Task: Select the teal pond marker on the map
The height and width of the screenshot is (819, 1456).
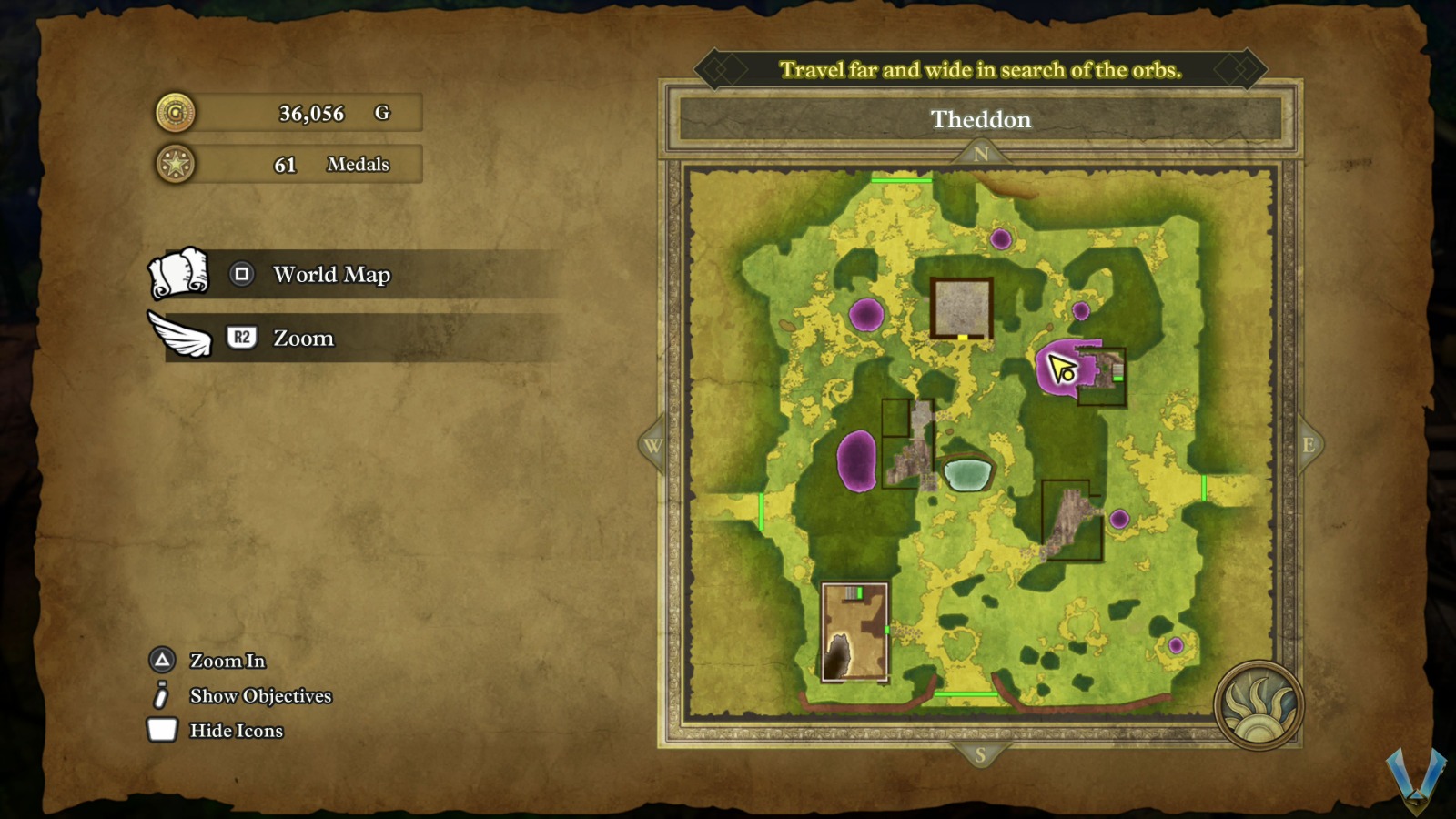Action: tap(967, 473)
